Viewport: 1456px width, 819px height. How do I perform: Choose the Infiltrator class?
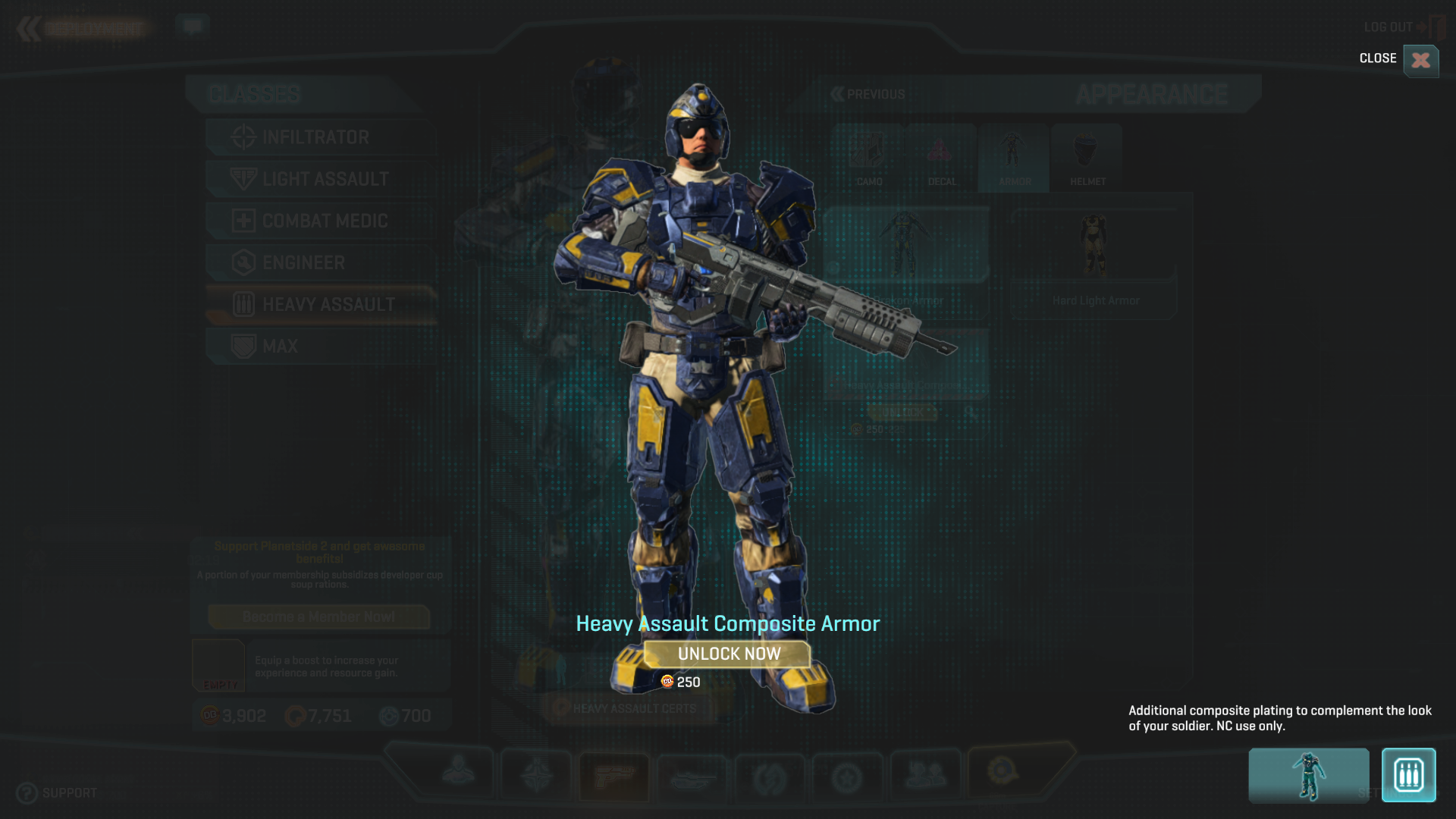pos(315,137)
